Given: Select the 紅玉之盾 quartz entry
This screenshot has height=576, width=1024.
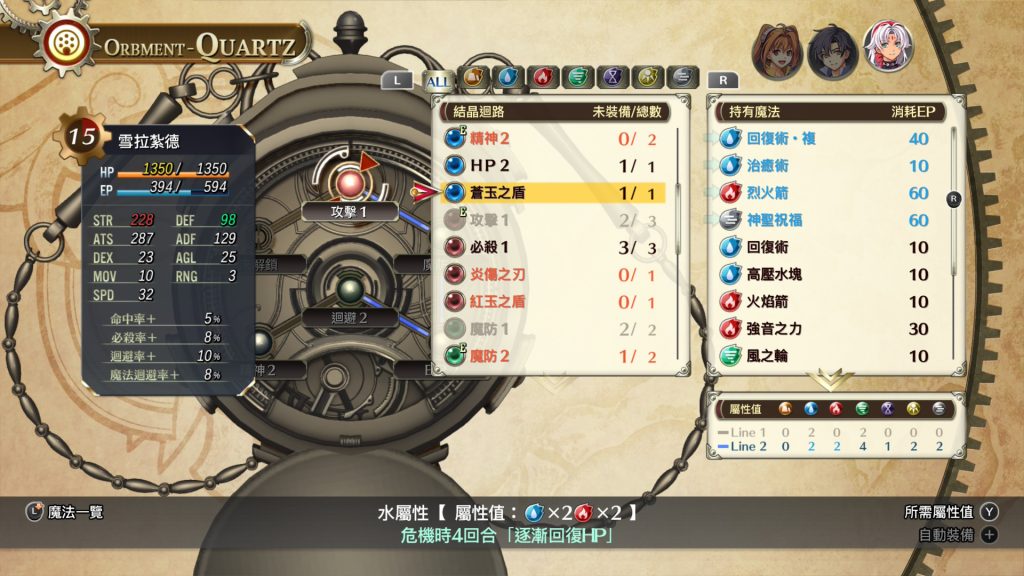Looking at the screenshot, I should [553, 301].
